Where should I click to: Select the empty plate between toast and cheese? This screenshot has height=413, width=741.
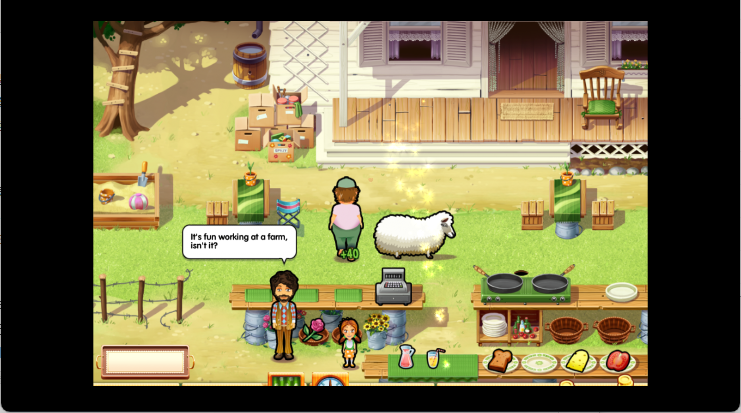[x=538, y=362]
